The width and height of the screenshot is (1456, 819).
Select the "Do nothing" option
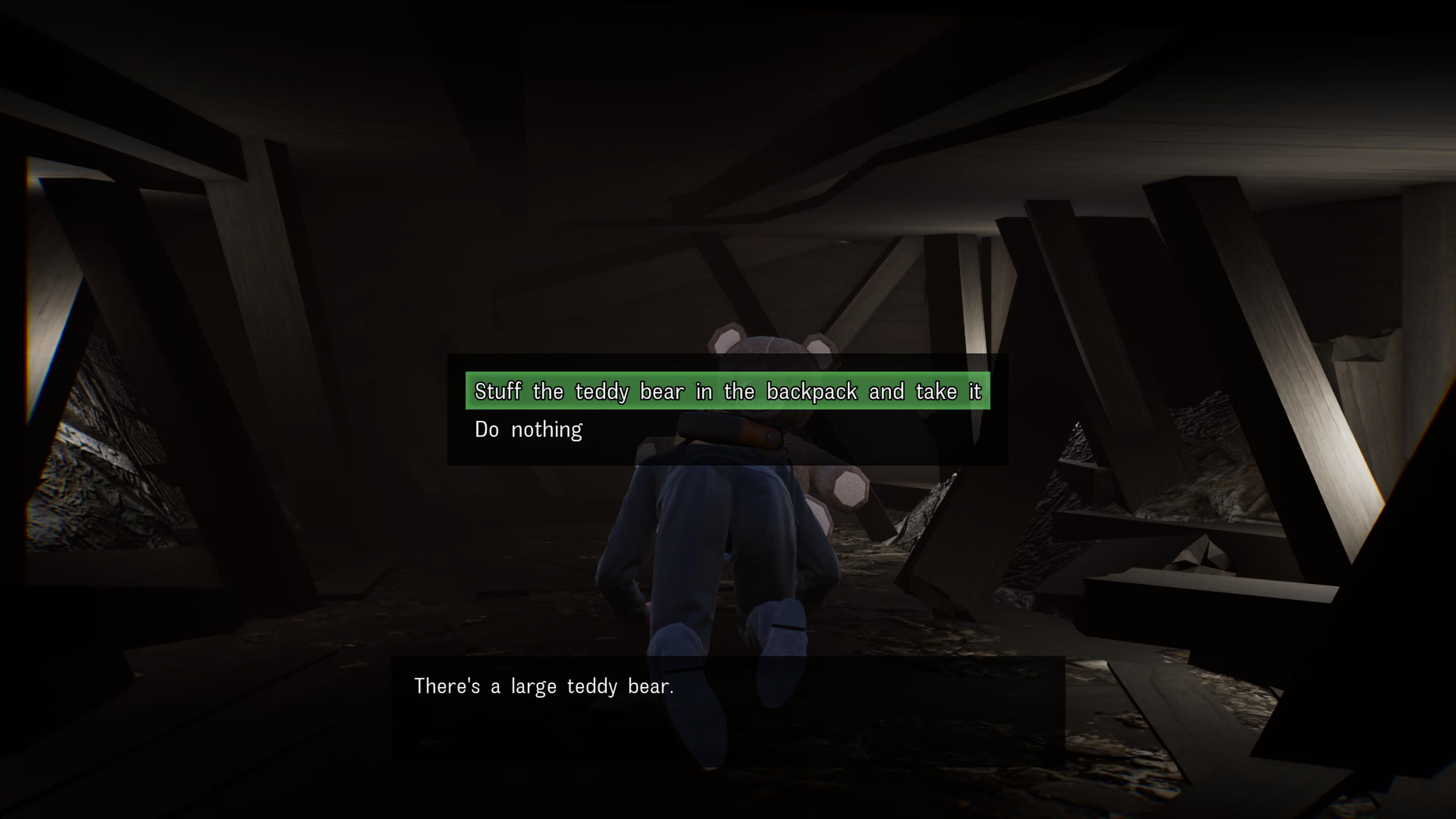click(529, 430)
